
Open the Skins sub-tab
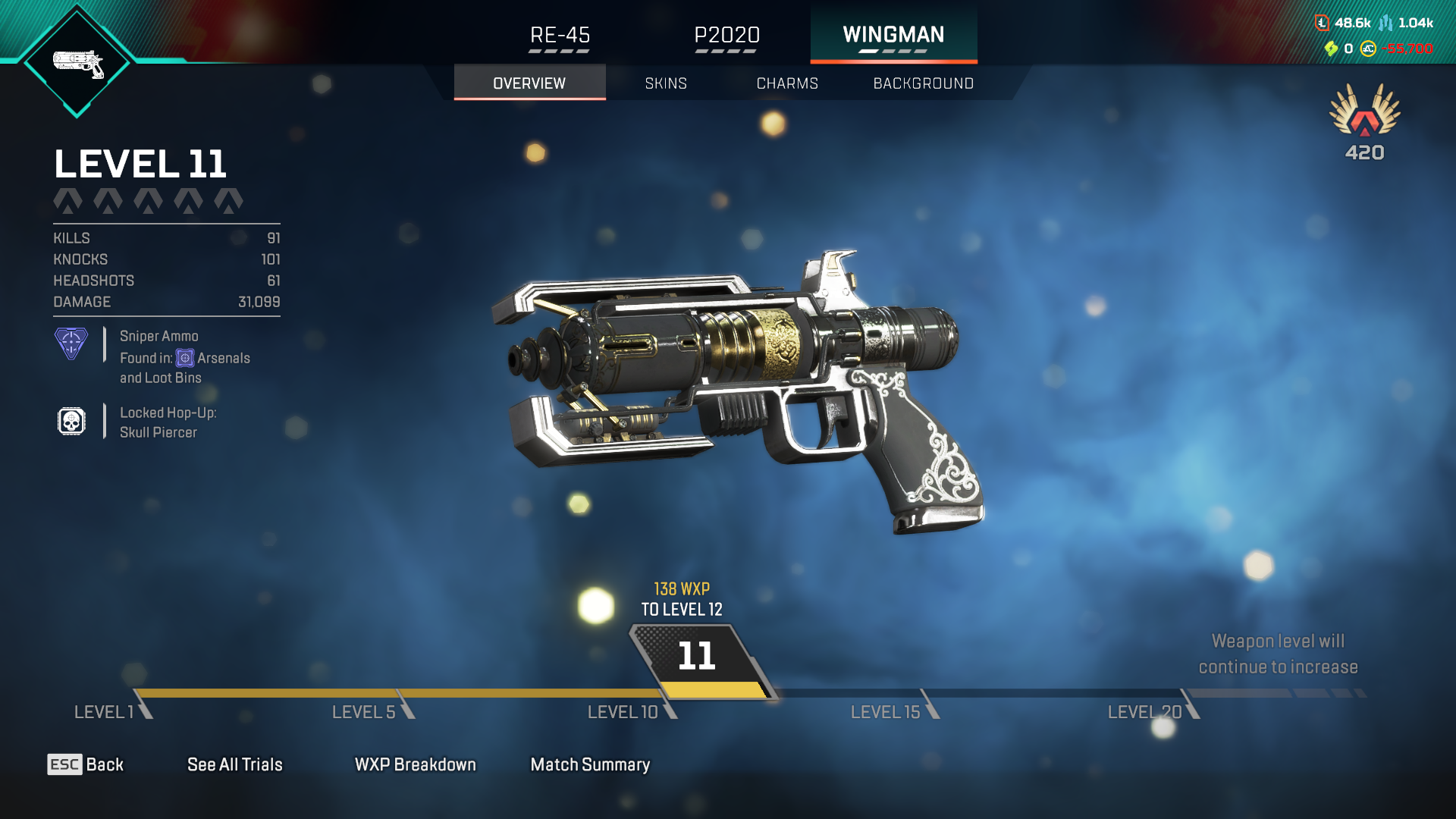pyautogui.click(x=666, y=83)
